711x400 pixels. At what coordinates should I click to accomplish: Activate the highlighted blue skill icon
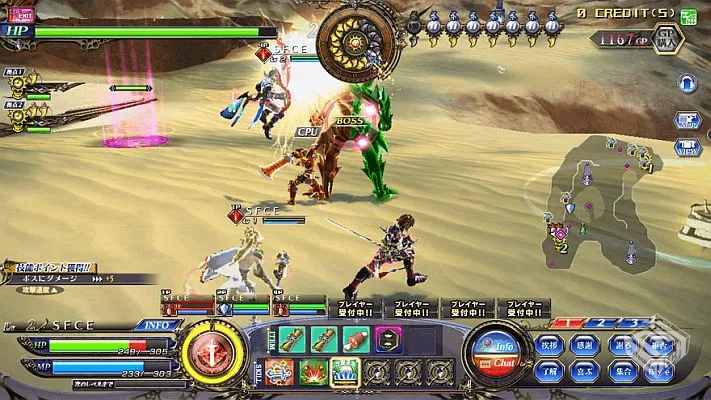tap(344, 372)
